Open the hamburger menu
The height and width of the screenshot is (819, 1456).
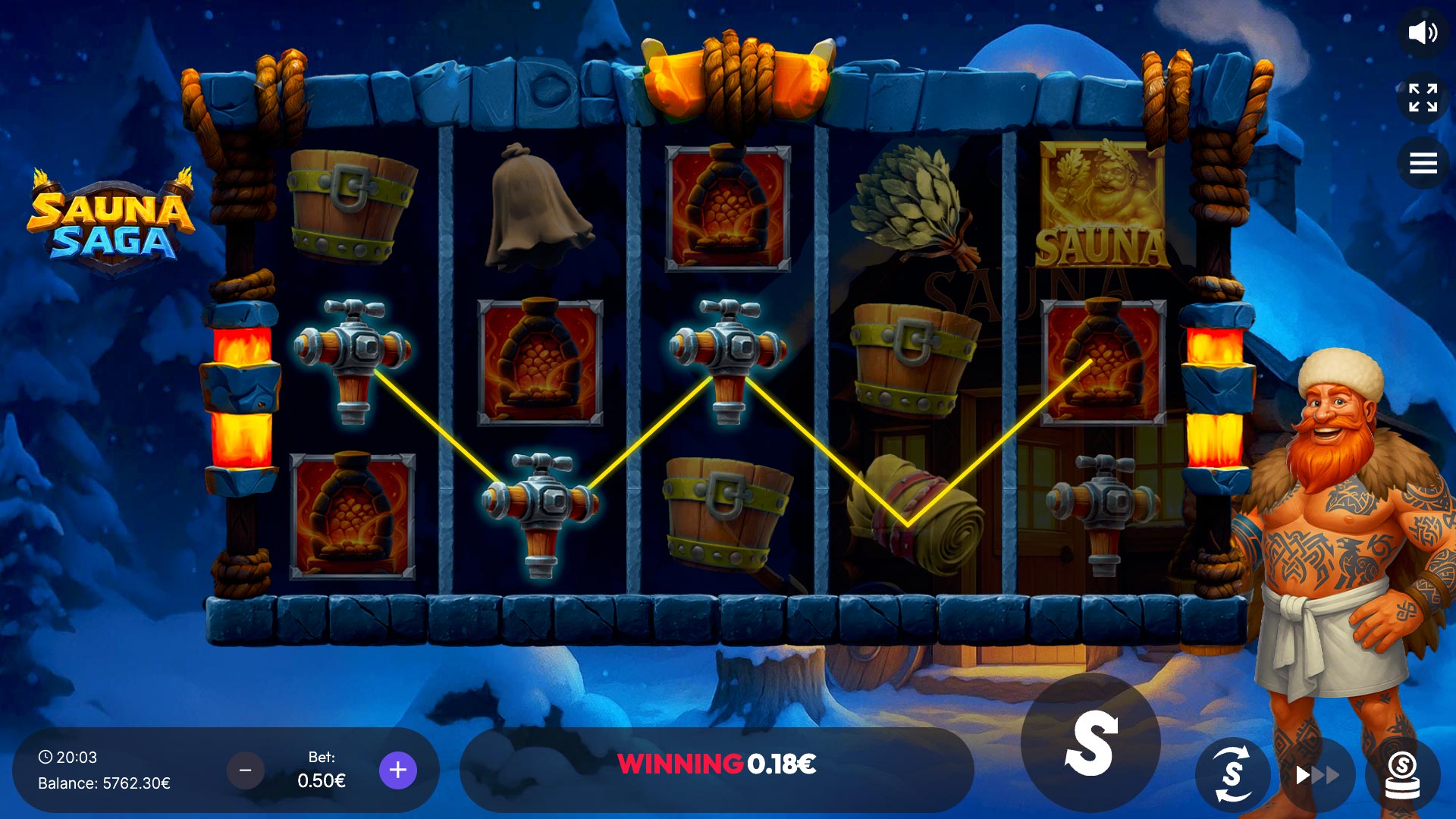point(1423,163)
